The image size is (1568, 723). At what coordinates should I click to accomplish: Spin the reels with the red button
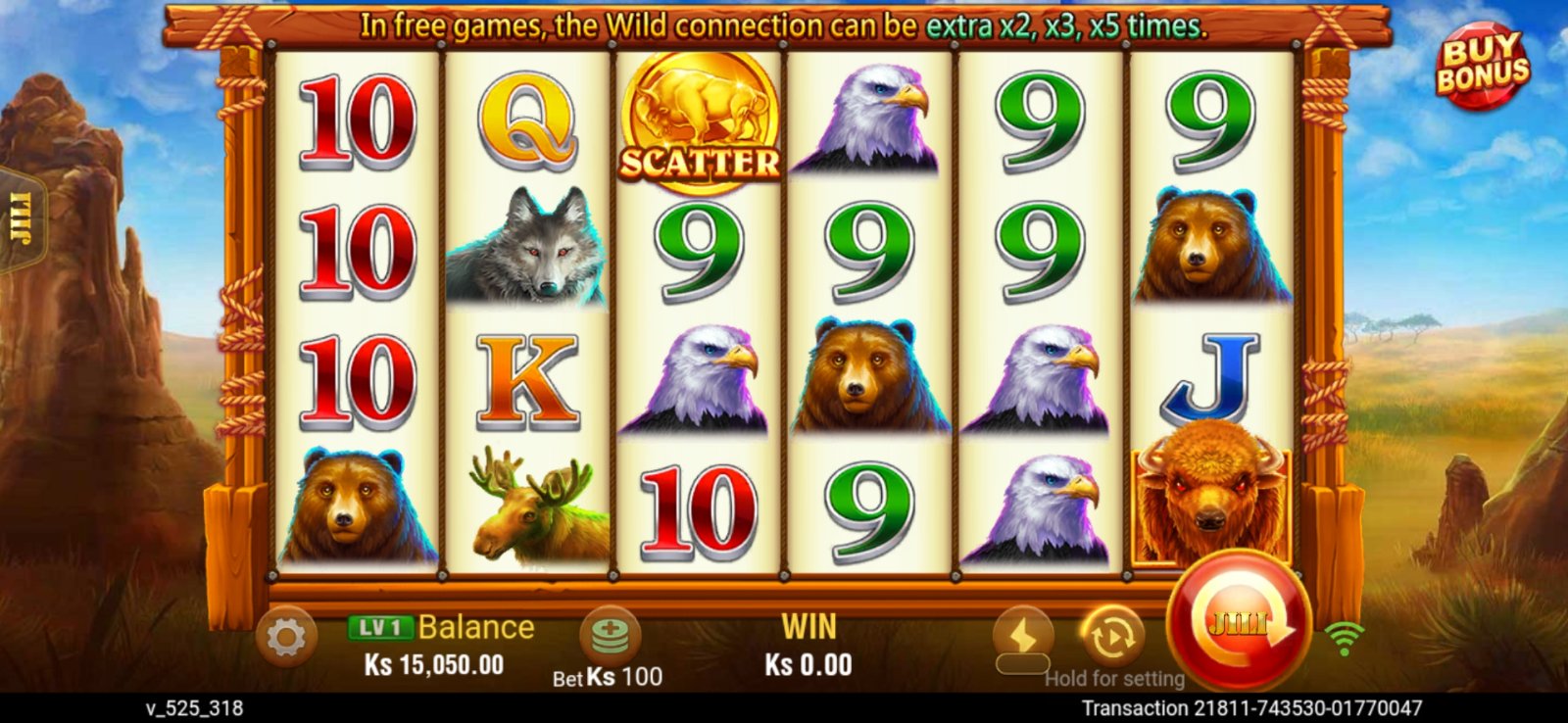(1239, 622)
